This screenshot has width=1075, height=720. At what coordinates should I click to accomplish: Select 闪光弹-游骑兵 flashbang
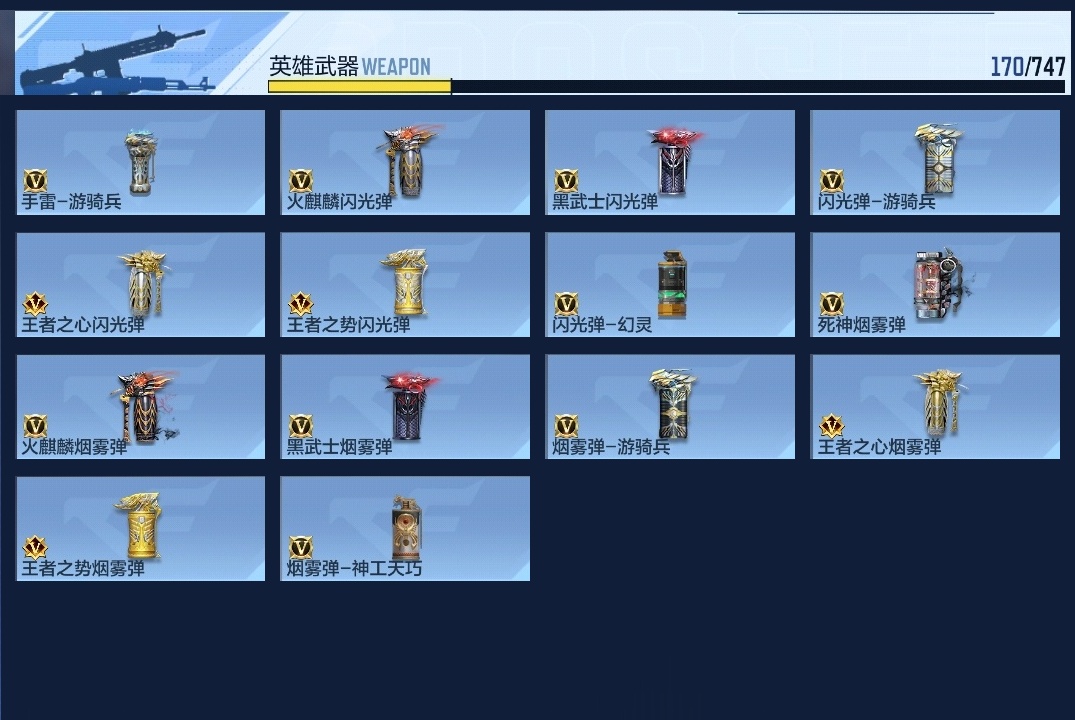coord(935,162)
